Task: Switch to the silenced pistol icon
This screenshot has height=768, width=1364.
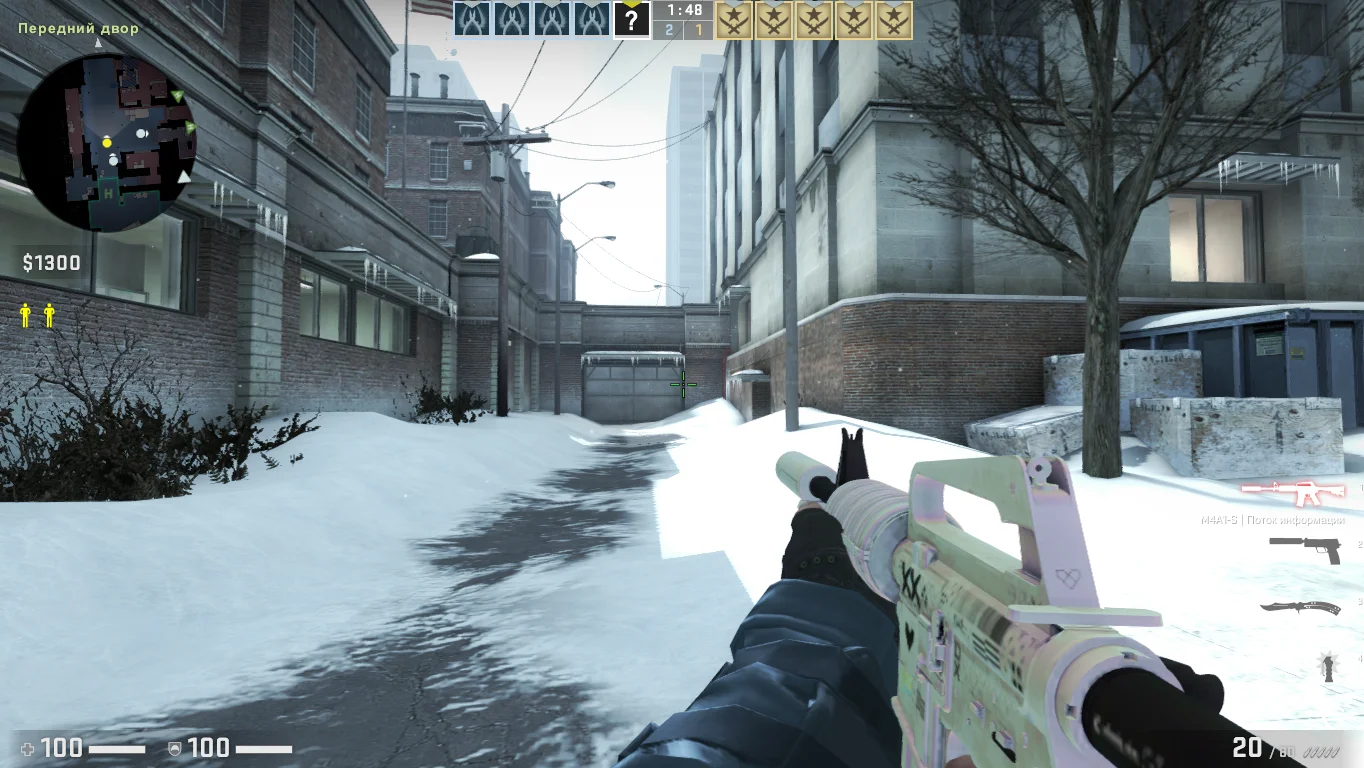Action: 1304,548
